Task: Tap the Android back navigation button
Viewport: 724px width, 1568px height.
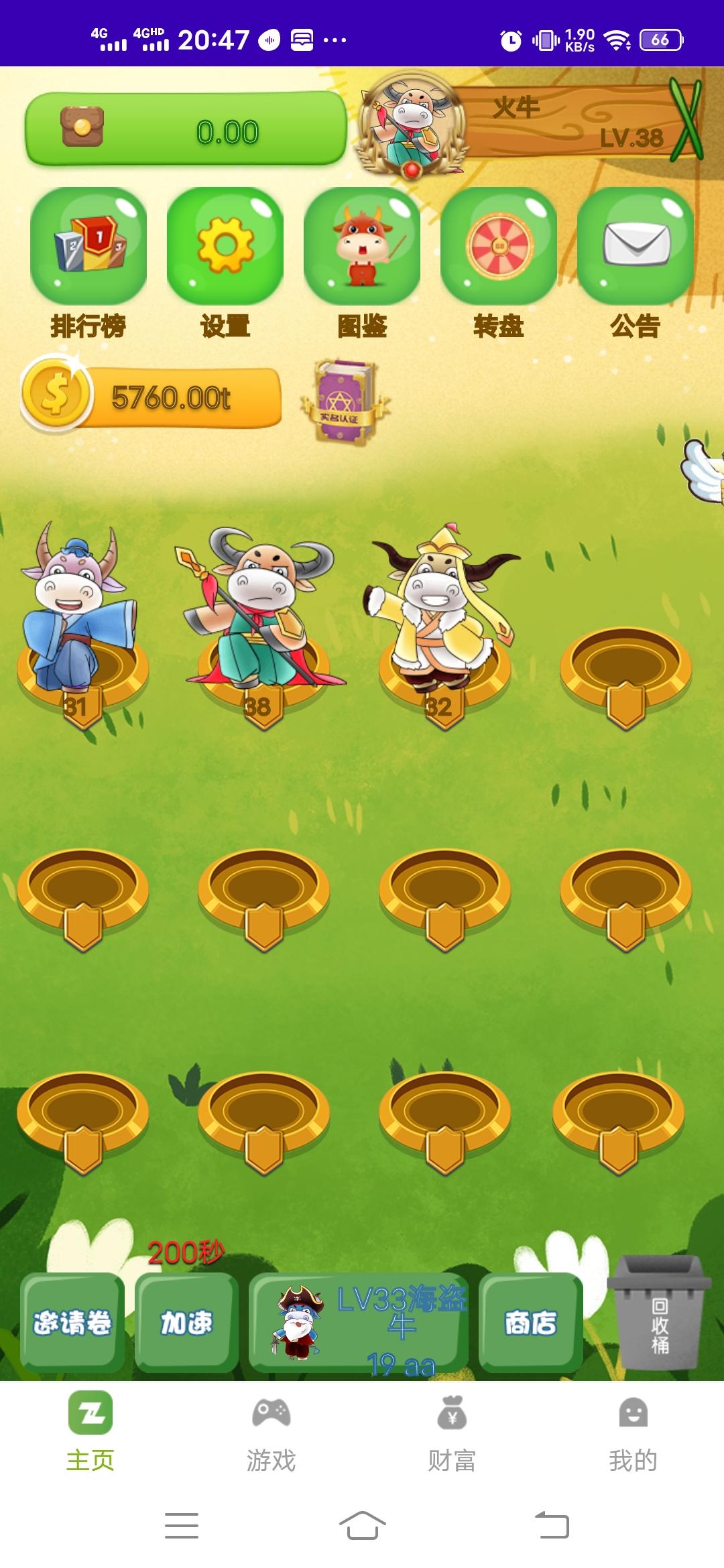Action: tap(552, 1526)
